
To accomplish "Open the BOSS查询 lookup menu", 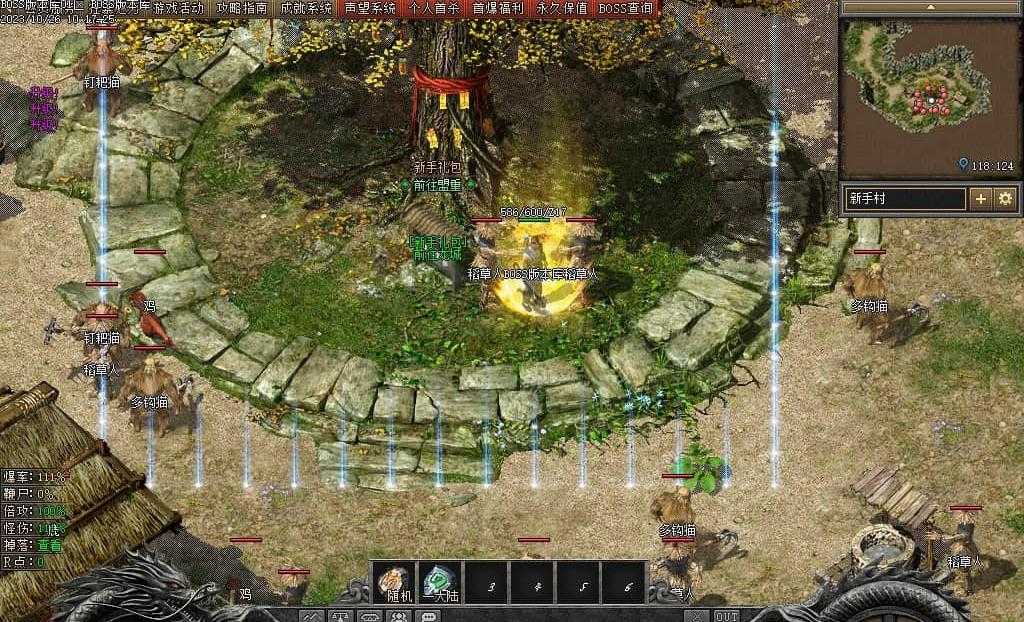I will pos(627,8).
